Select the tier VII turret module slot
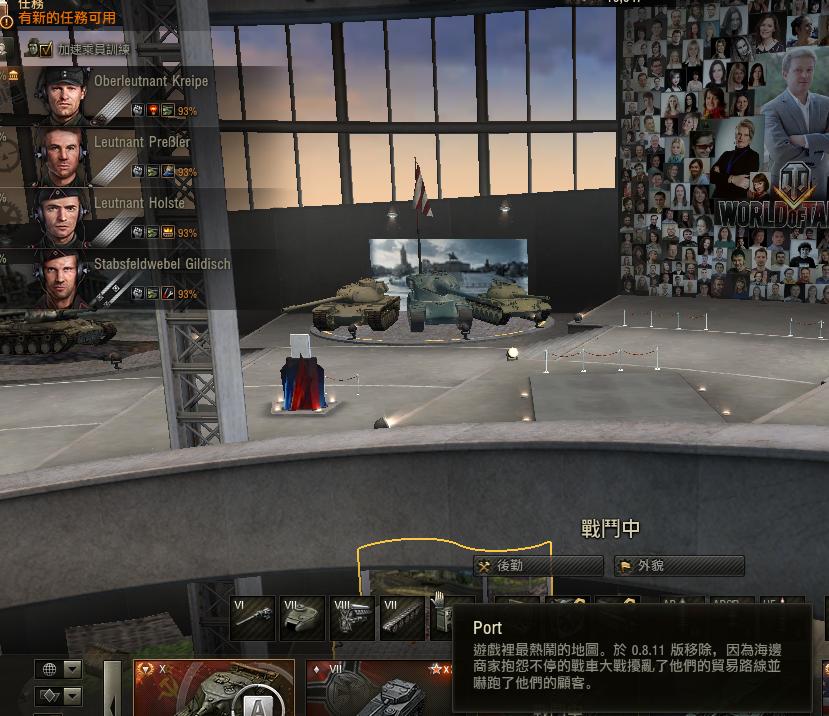The width and height of the screenshot is (829, 716). [x=302, y=618]
